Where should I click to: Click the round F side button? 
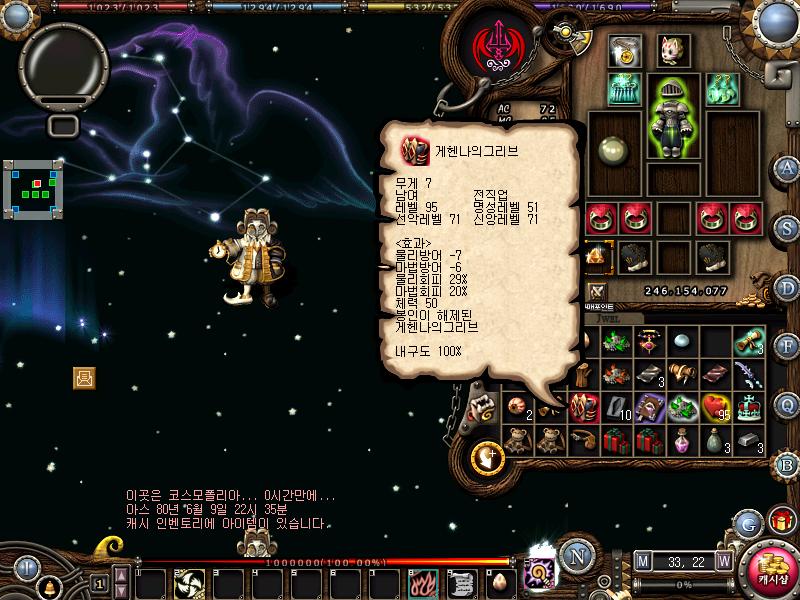coord(787,346)
